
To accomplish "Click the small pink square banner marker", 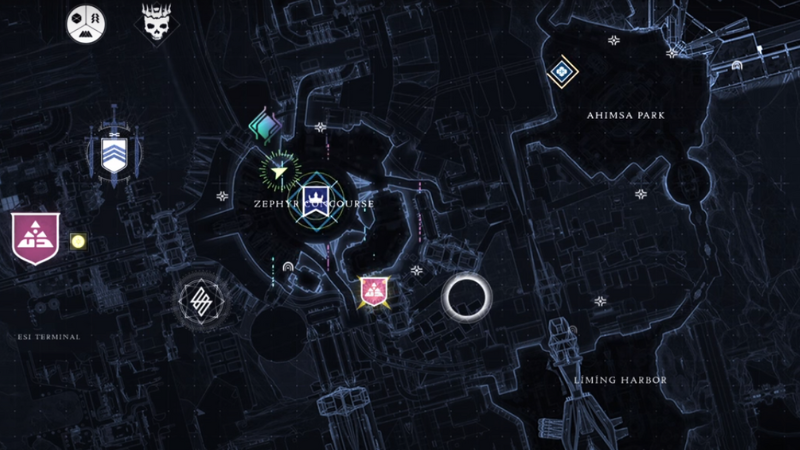I will [375, 291].
